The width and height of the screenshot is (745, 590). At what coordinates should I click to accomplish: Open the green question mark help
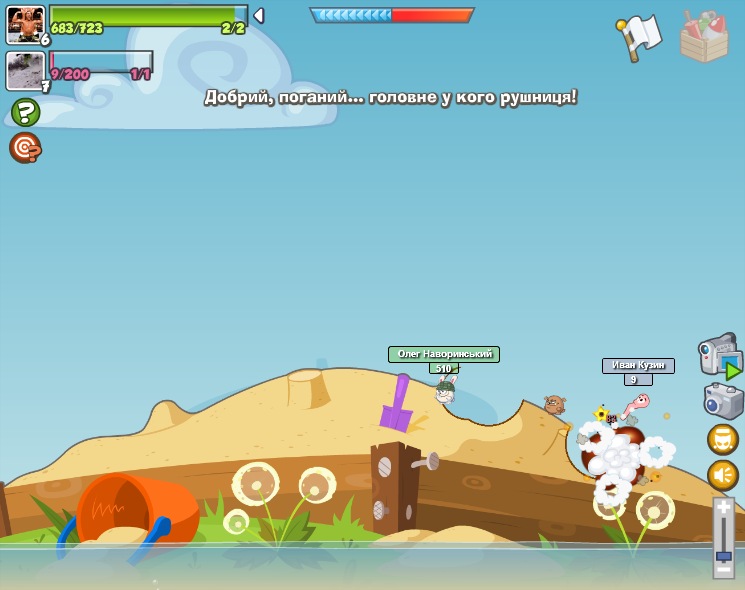[25, 112]
